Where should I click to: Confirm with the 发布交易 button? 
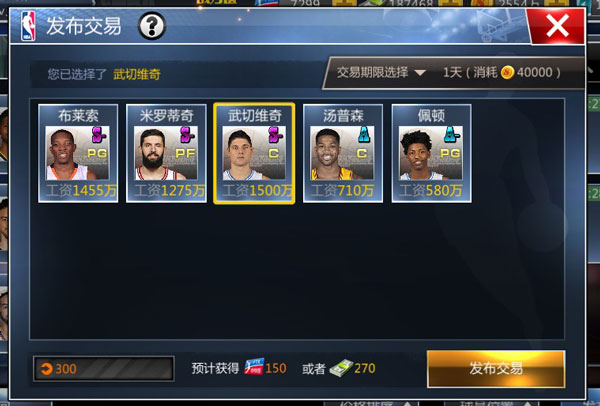coord(495,368)
